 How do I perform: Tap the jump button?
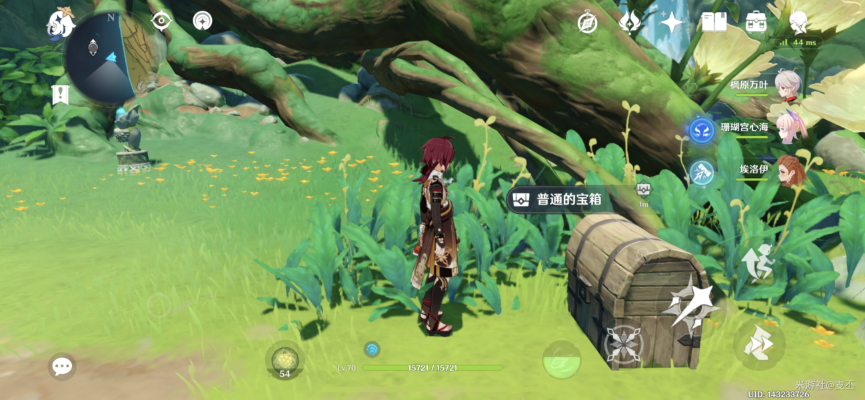point(757,262)
